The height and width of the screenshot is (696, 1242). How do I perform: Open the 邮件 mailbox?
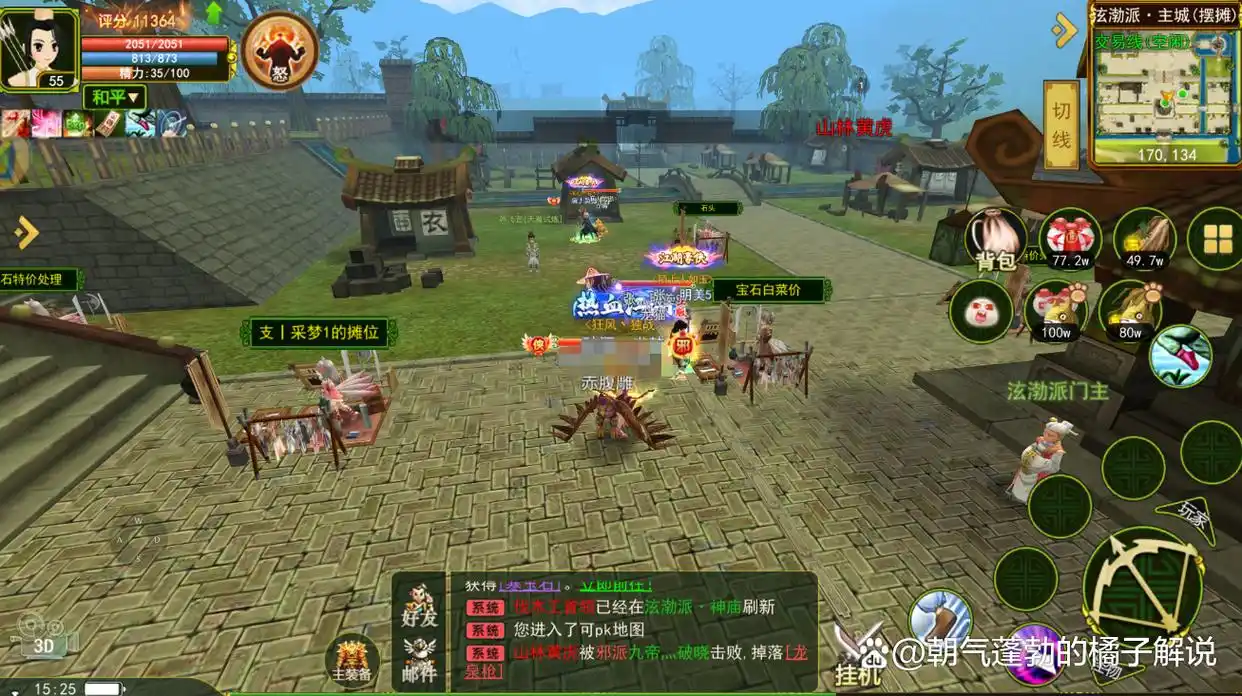pos(422,659)
